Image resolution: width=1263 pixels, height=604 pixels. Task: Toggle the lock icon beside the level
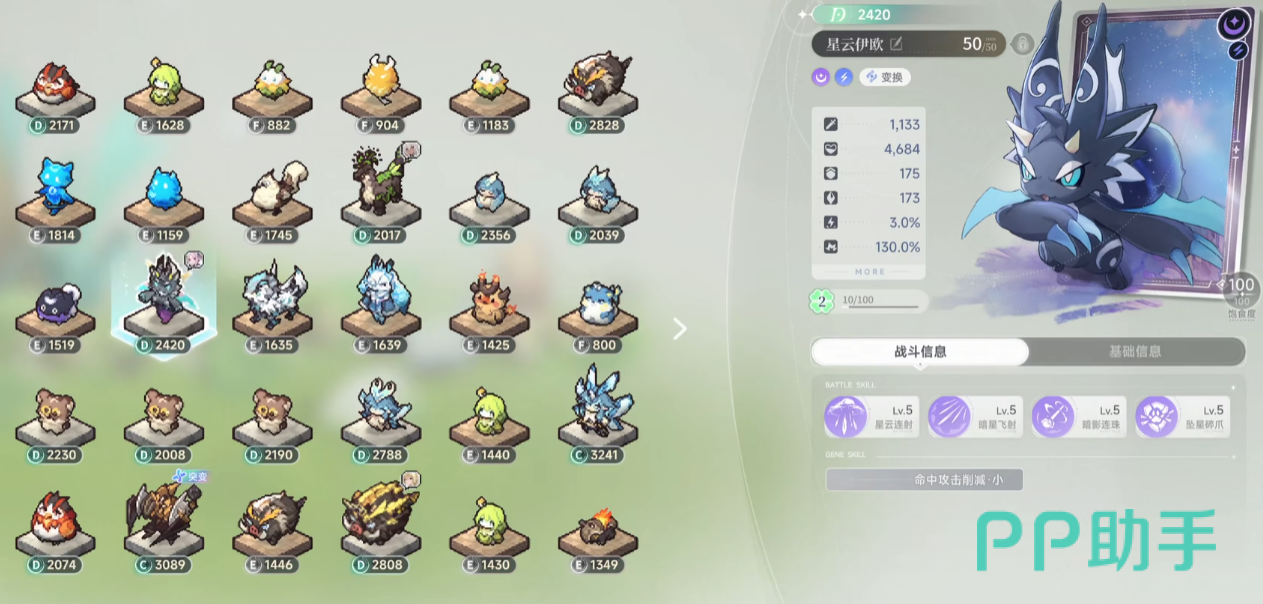tap(1022, 44)
